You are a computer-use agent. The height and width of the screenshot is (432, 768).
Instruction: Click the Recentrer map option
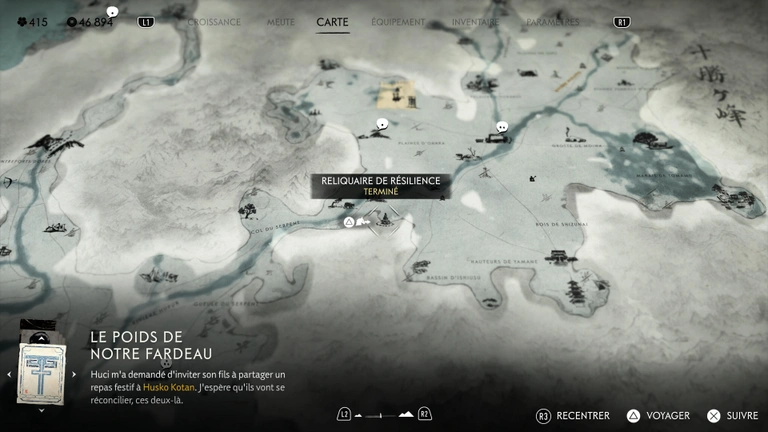pos(583,415)
